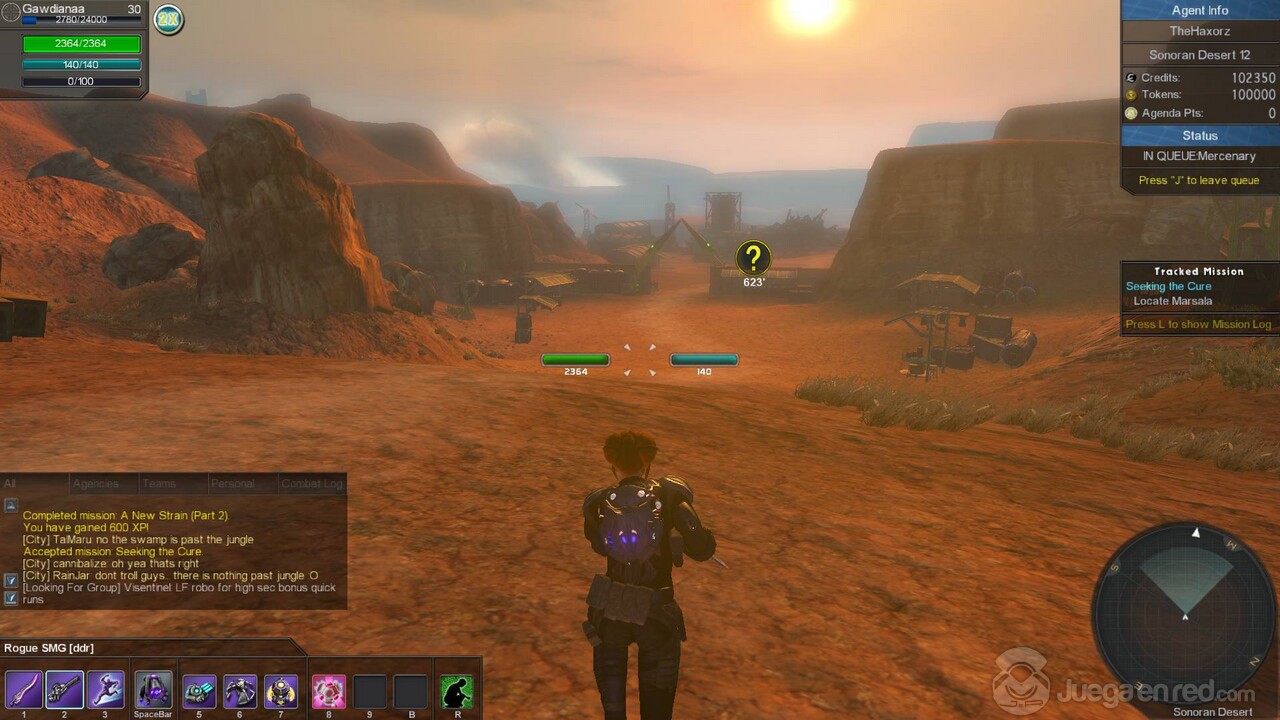
Task: Use the purple backpack device ability
Action: pos(153,690)
